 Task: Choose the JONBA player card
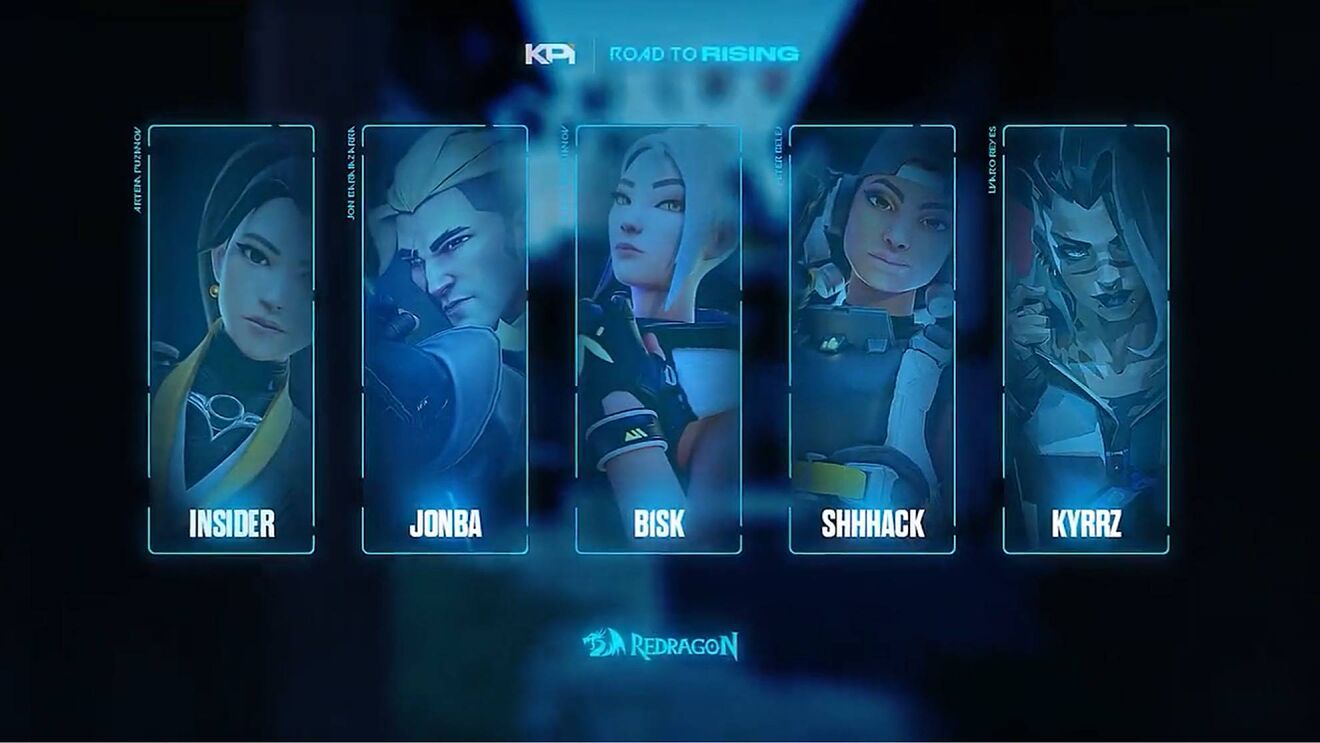pyautogui.click(x=445, y=339)
